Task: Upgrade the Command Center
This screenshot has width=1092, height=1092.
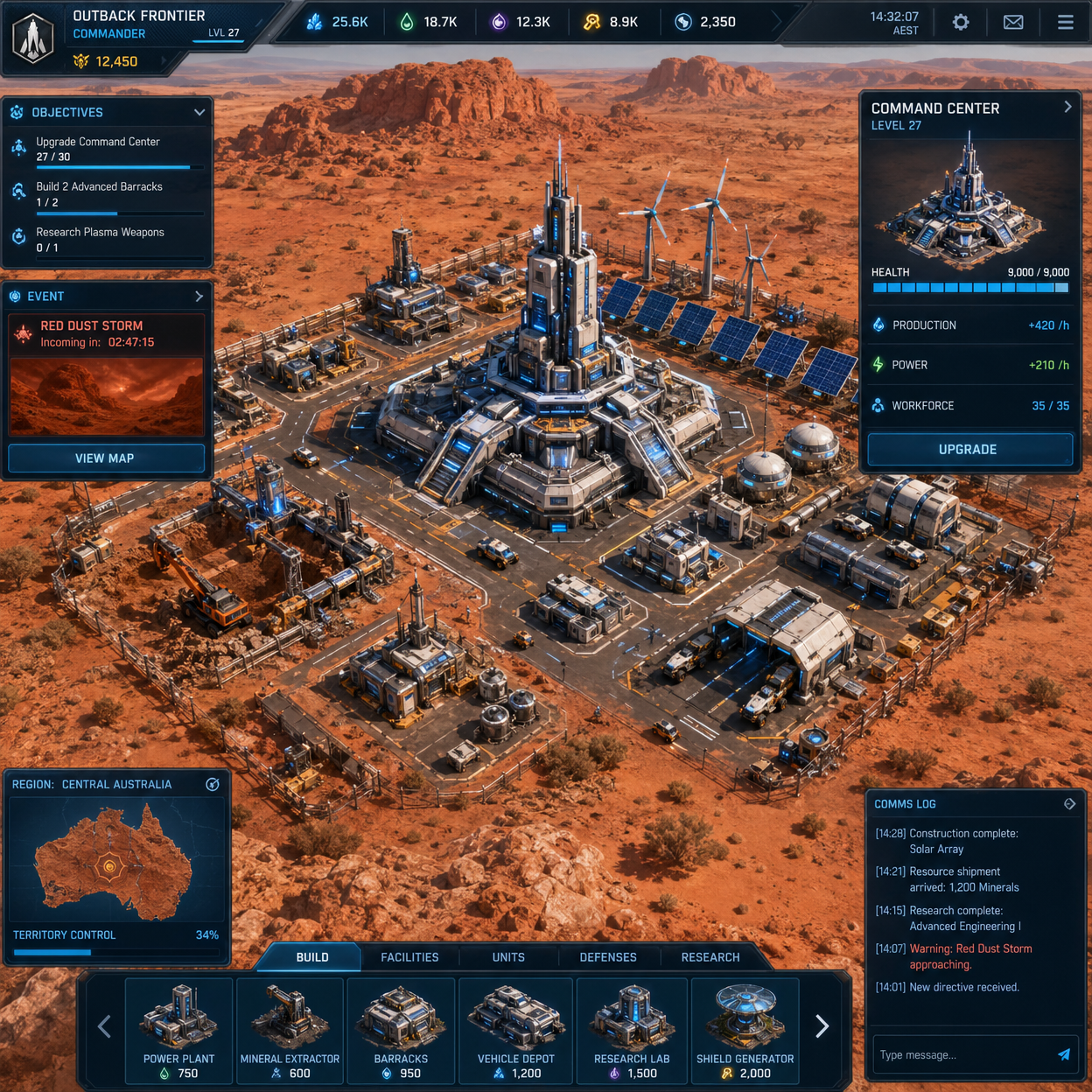Action: tap(969, 450)
